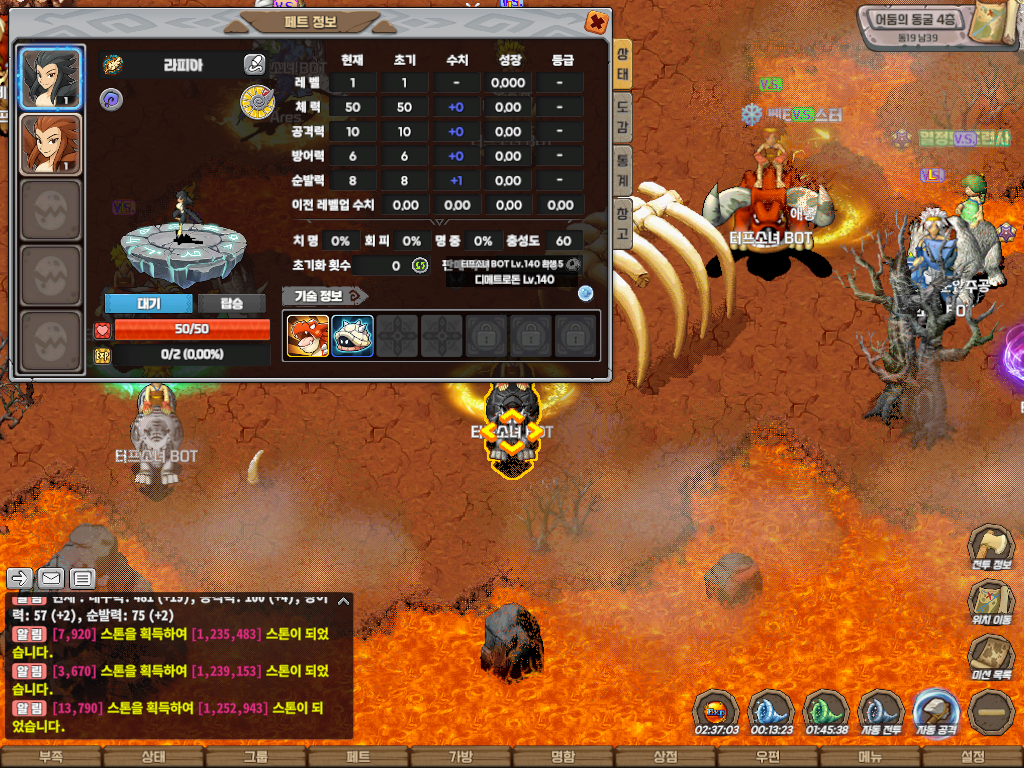Open the 가방 bag menu
Screen dimensions: 1024x768
coord(461,757)
